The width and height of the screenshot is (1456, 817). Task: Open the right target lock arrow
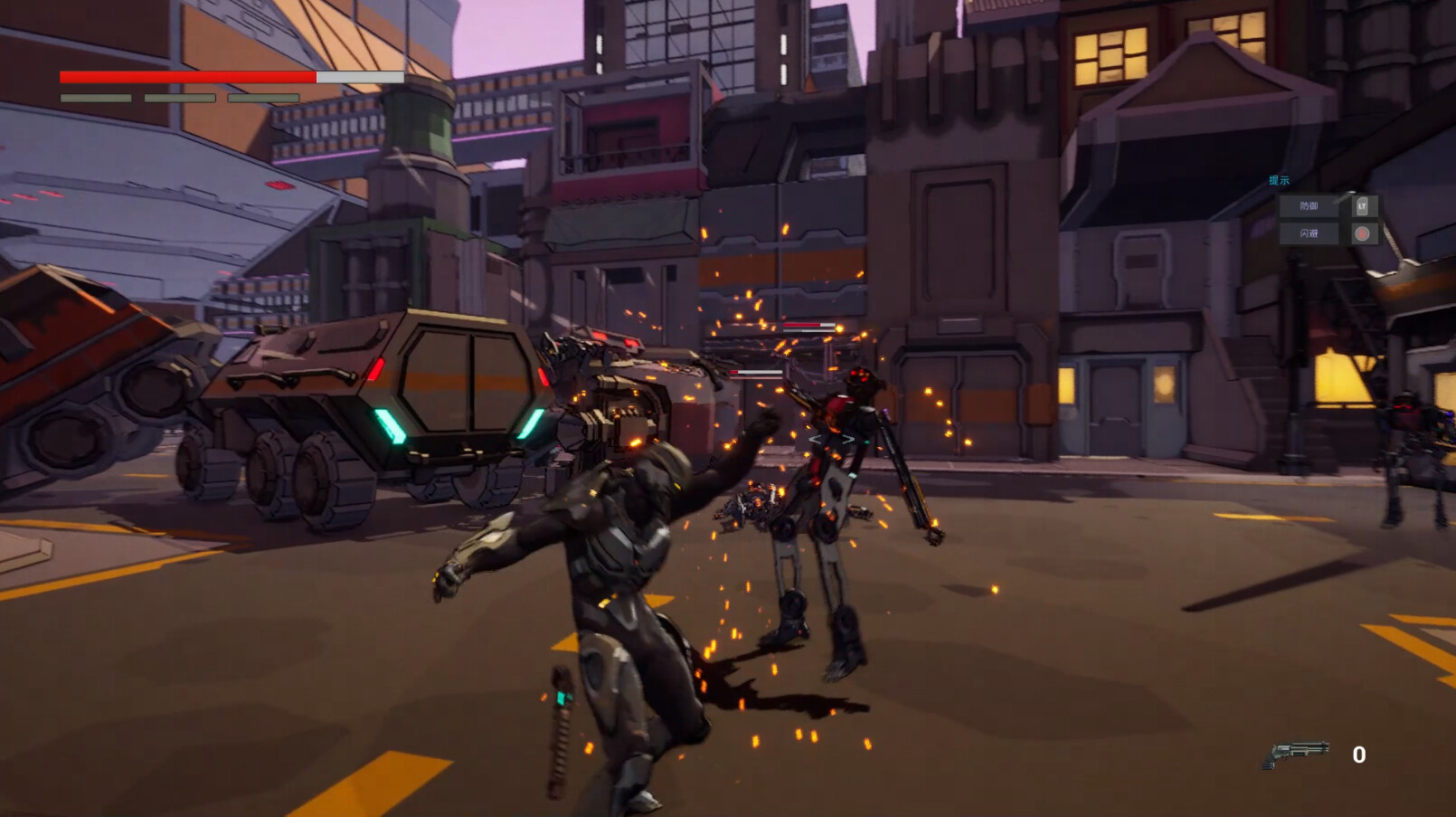848,438
